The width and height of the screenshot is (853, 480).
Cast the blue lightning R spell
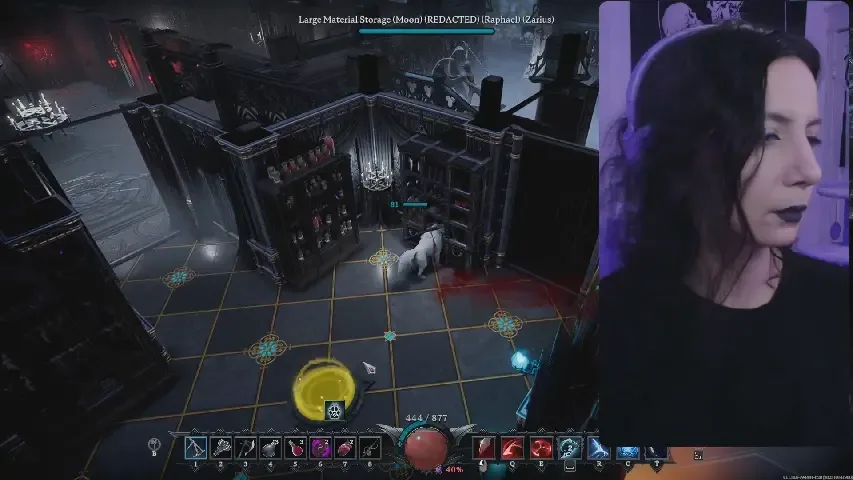pos(598,448)
